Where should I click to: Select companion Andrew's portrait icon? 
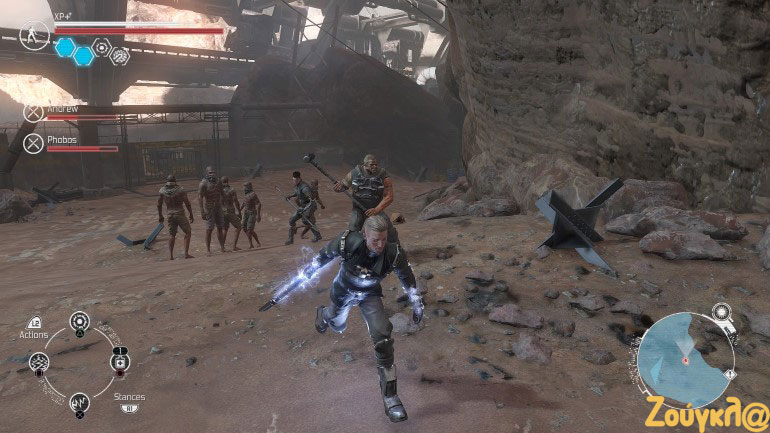pyautogui.click(x=34, y=113)
